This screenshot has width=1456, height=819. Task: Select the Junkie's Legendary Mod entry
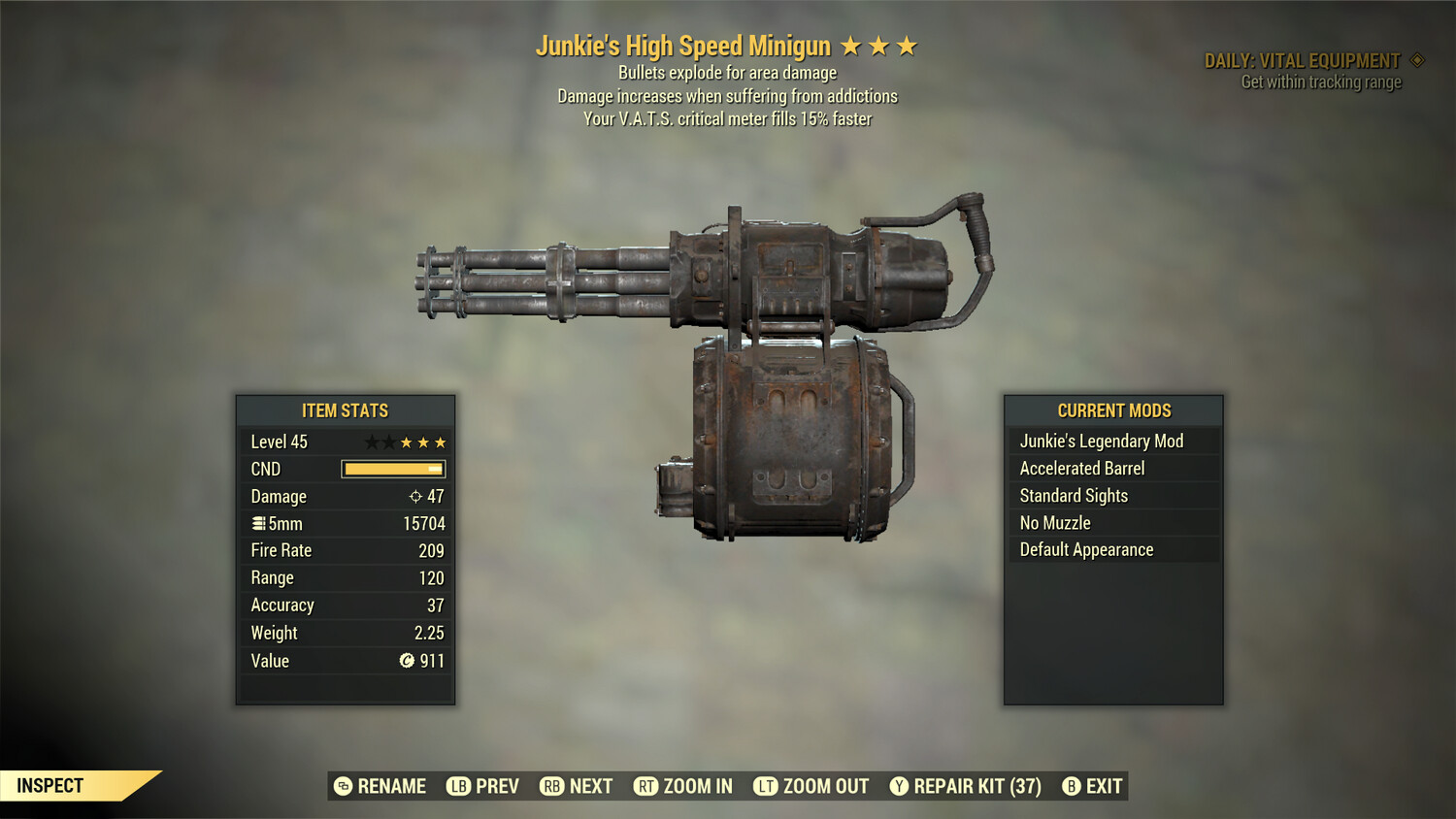tap(1101, 441)
